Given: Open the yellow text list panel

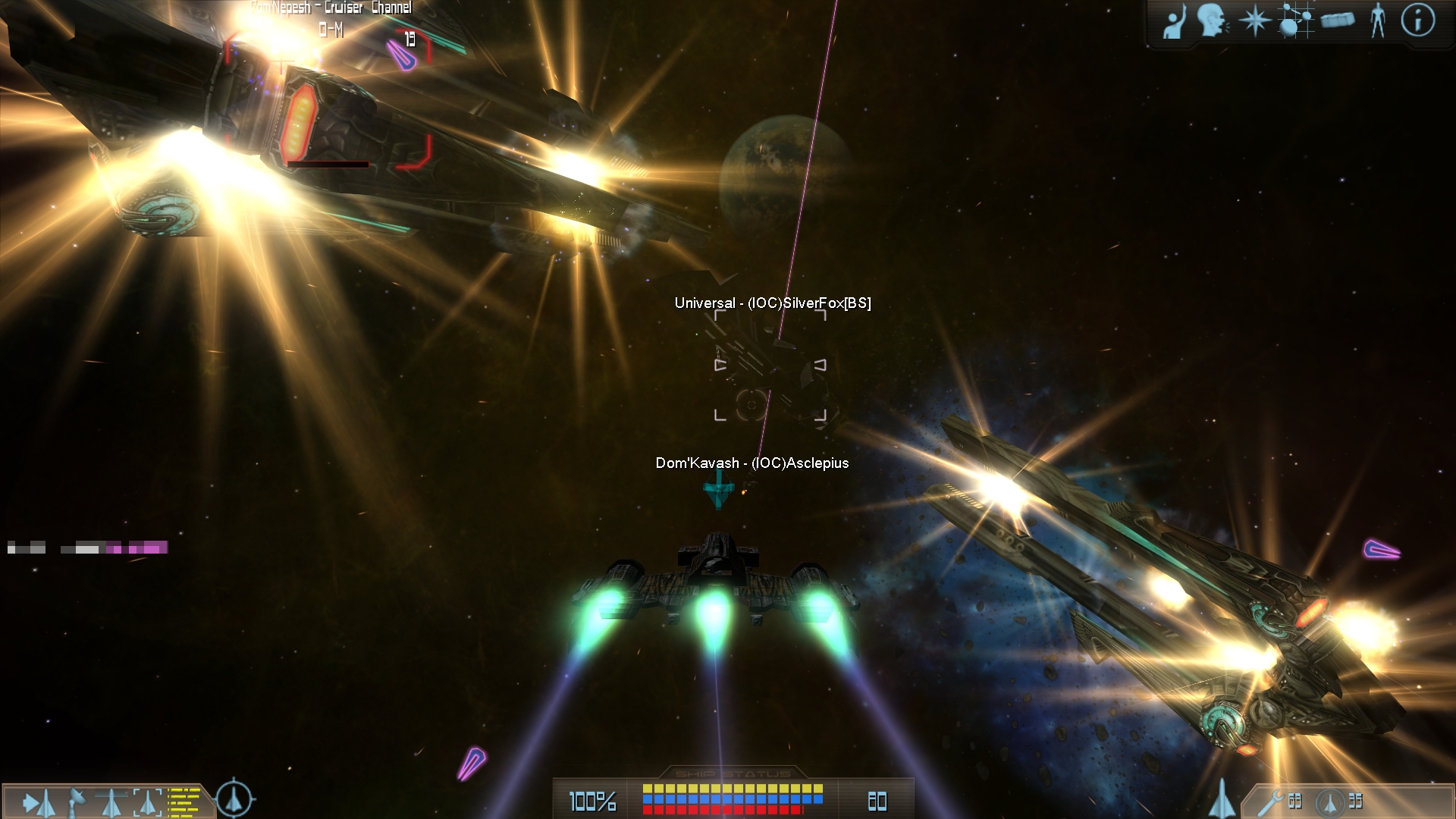Looking at the screenshot, I should [x=184, y=802].
